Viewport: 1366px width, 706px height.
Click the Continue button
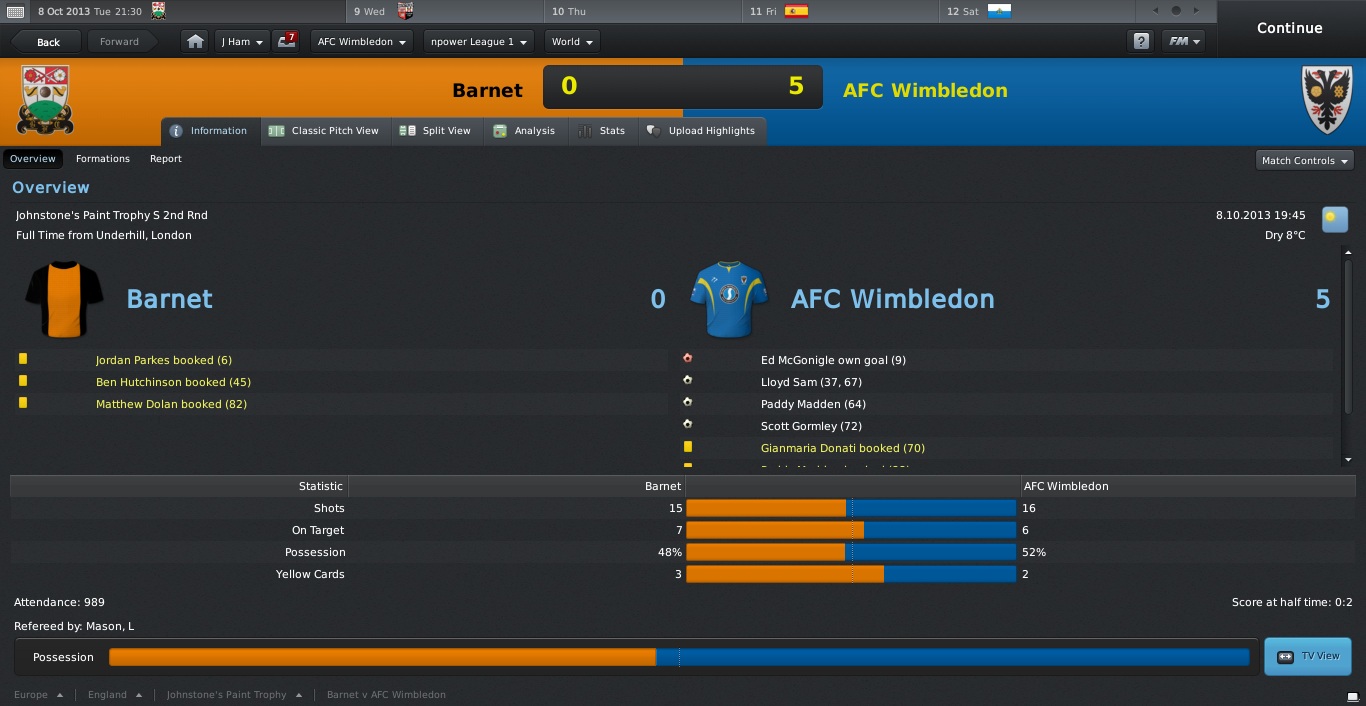(x=1289, y=28)
